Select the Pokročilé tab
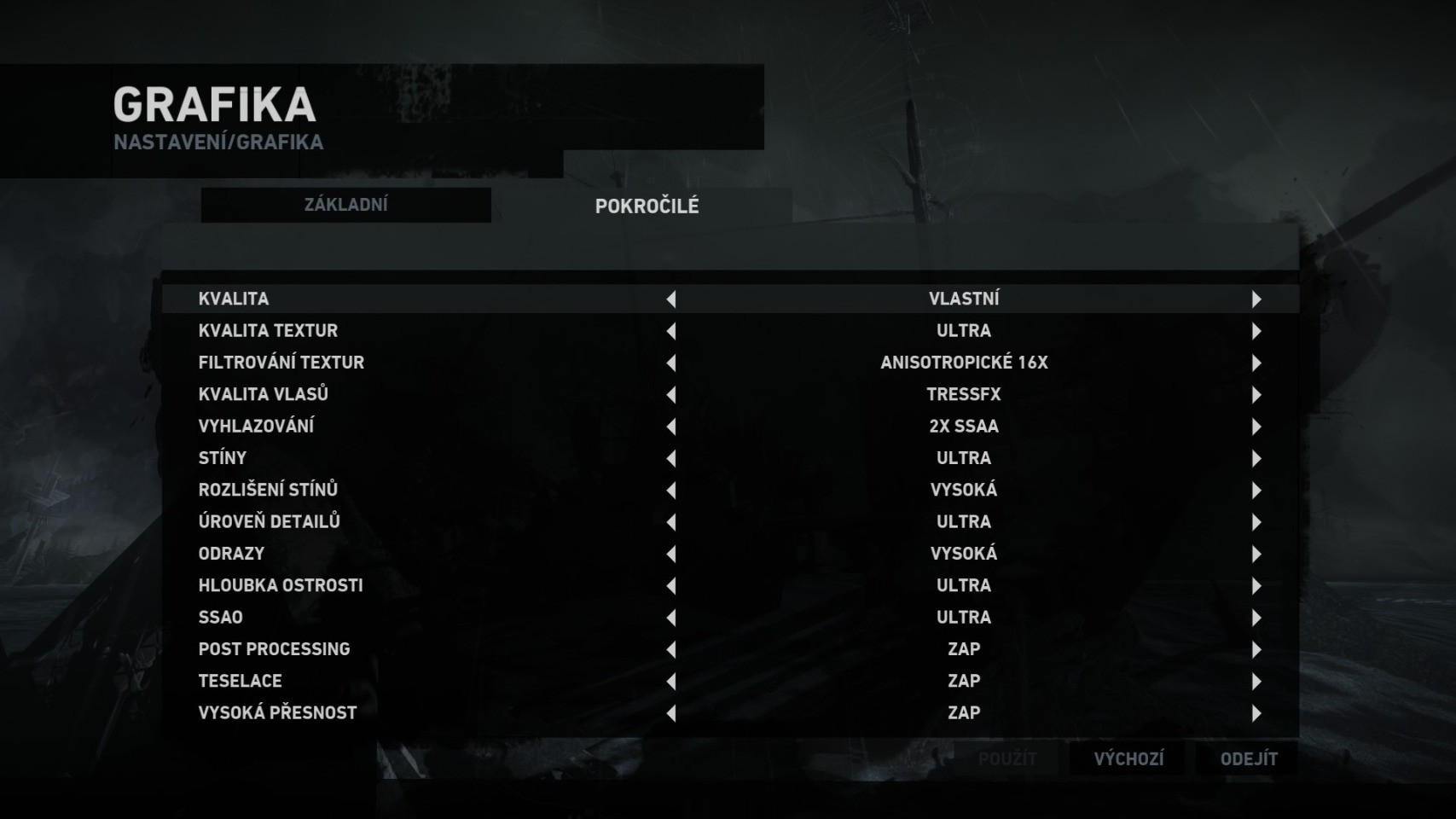This screenshot has width=1456, height=819. (647, 206)
